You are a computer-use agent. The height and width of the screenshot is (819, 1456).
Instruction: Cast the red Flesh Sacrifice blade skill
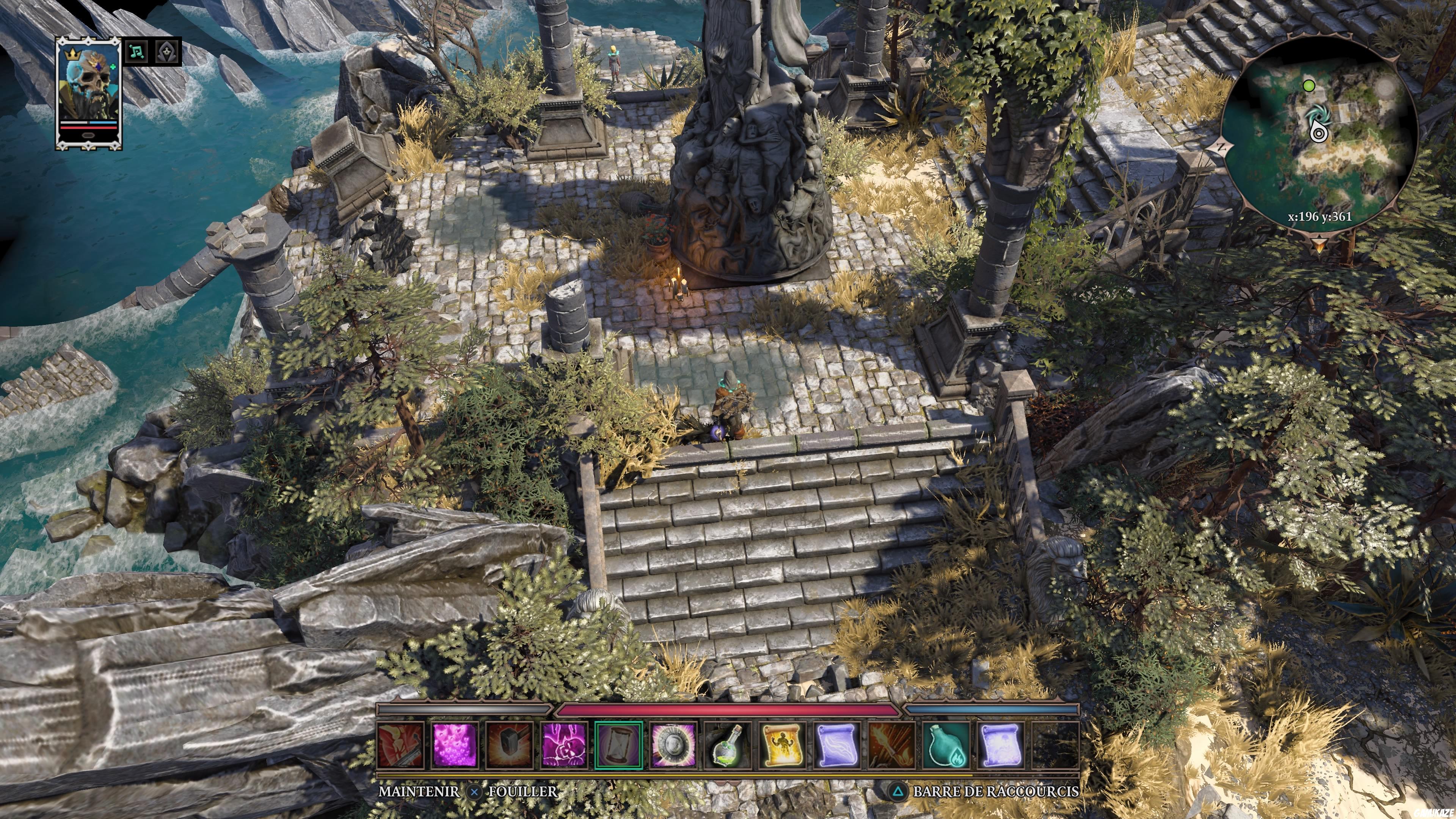(x=401, y=746)
